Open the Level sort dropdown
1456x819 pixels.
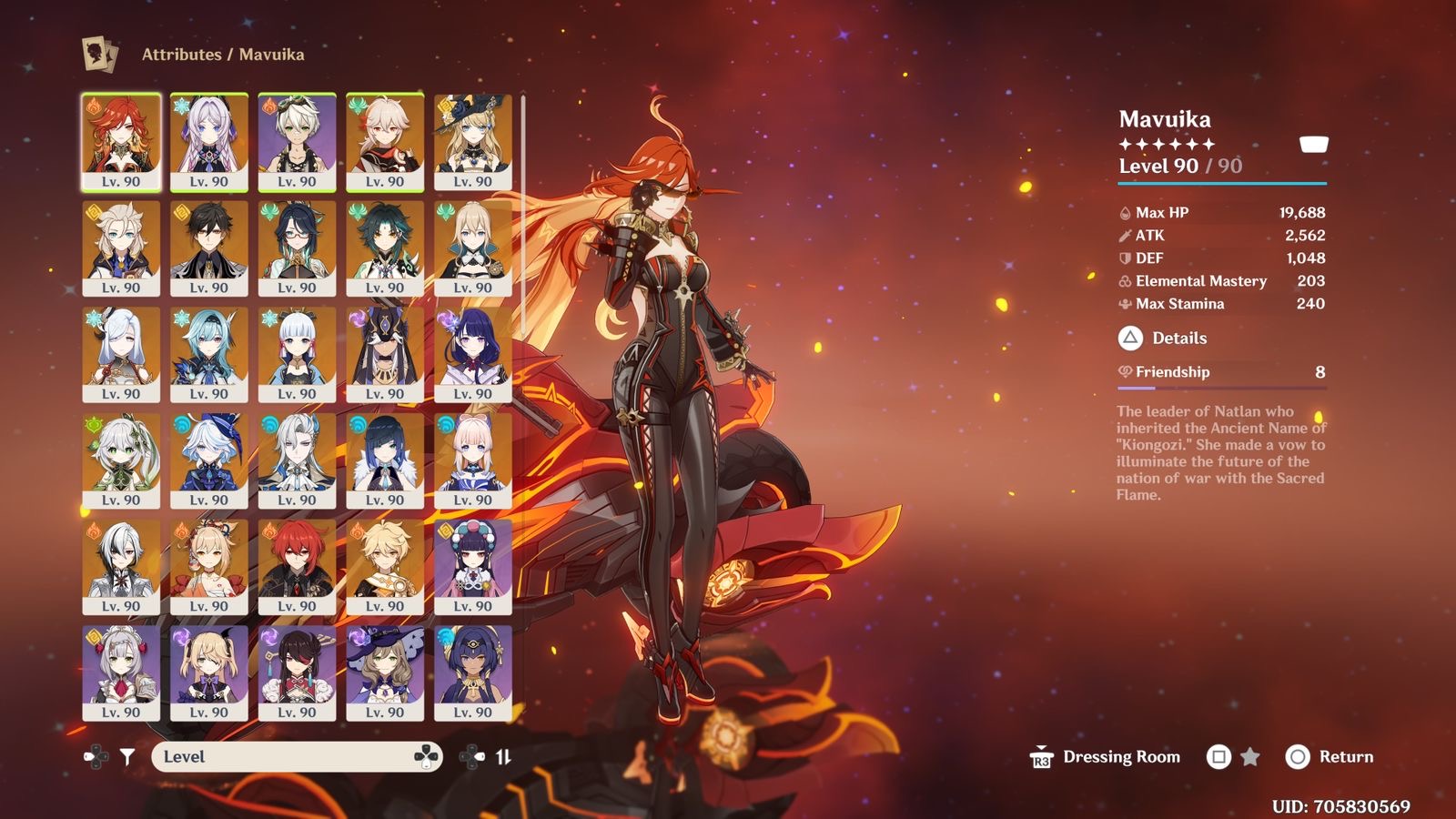297,756
